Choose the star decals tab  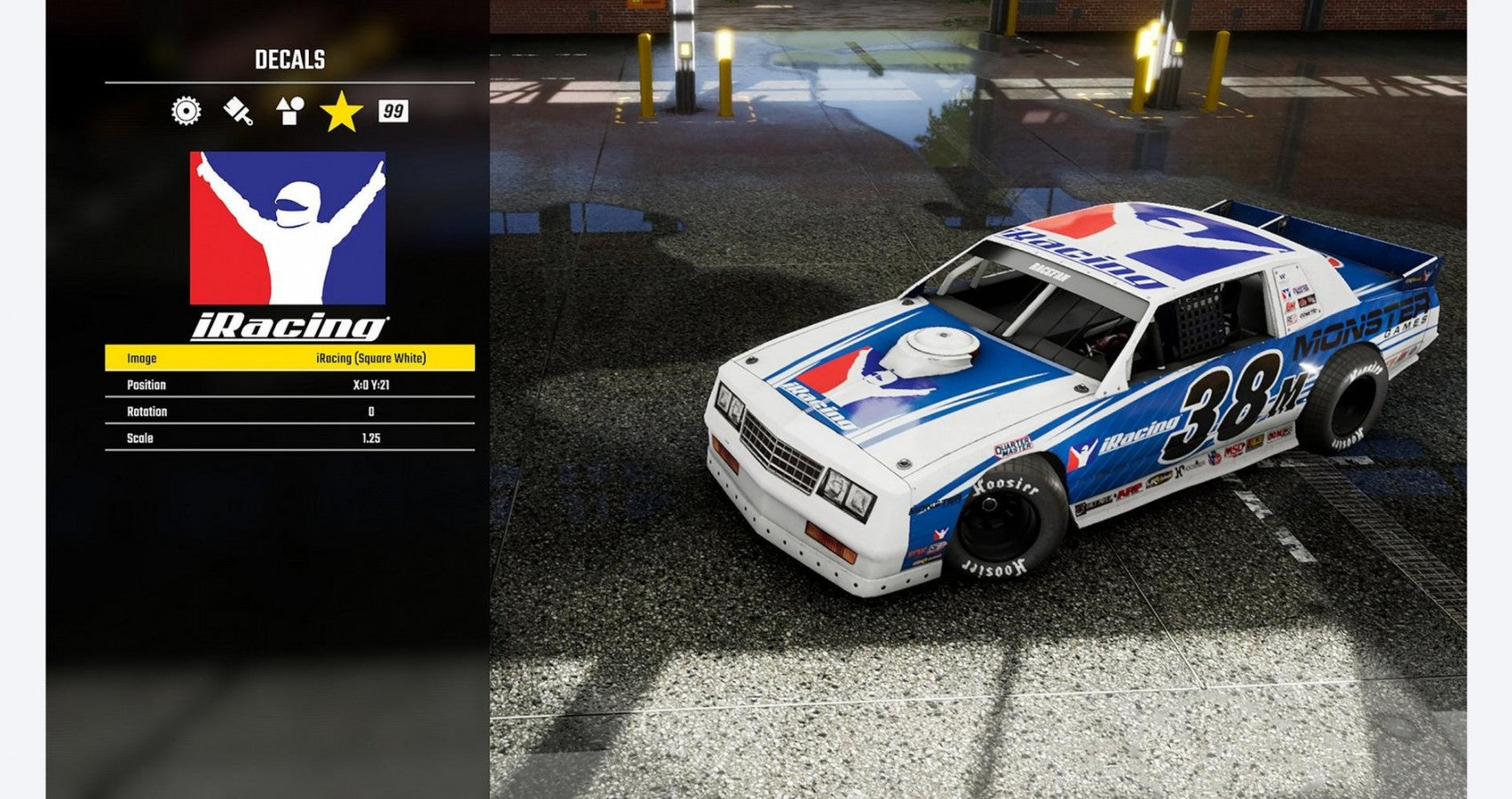[341, 112]
